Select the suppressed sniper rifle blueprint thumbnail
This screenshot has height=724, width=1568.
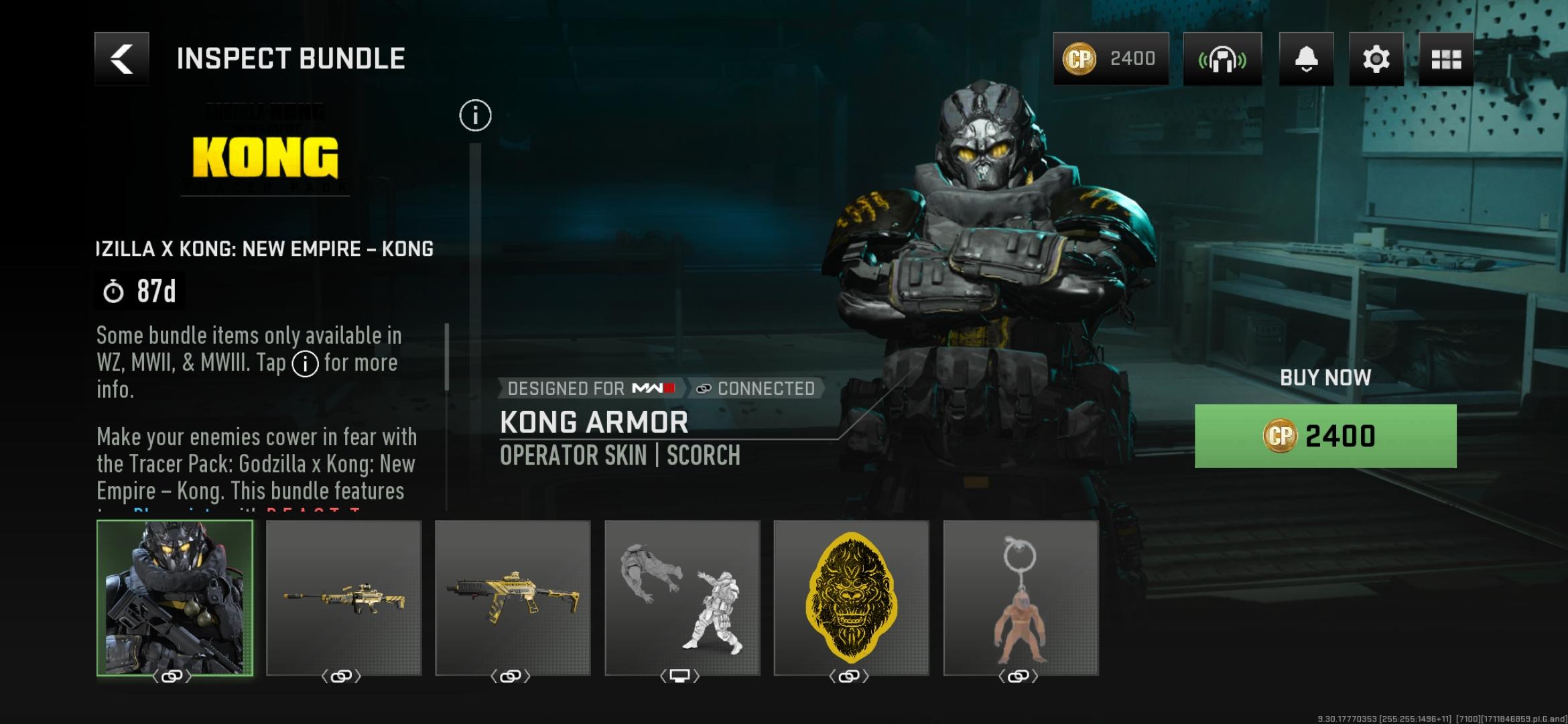point(344,598)
